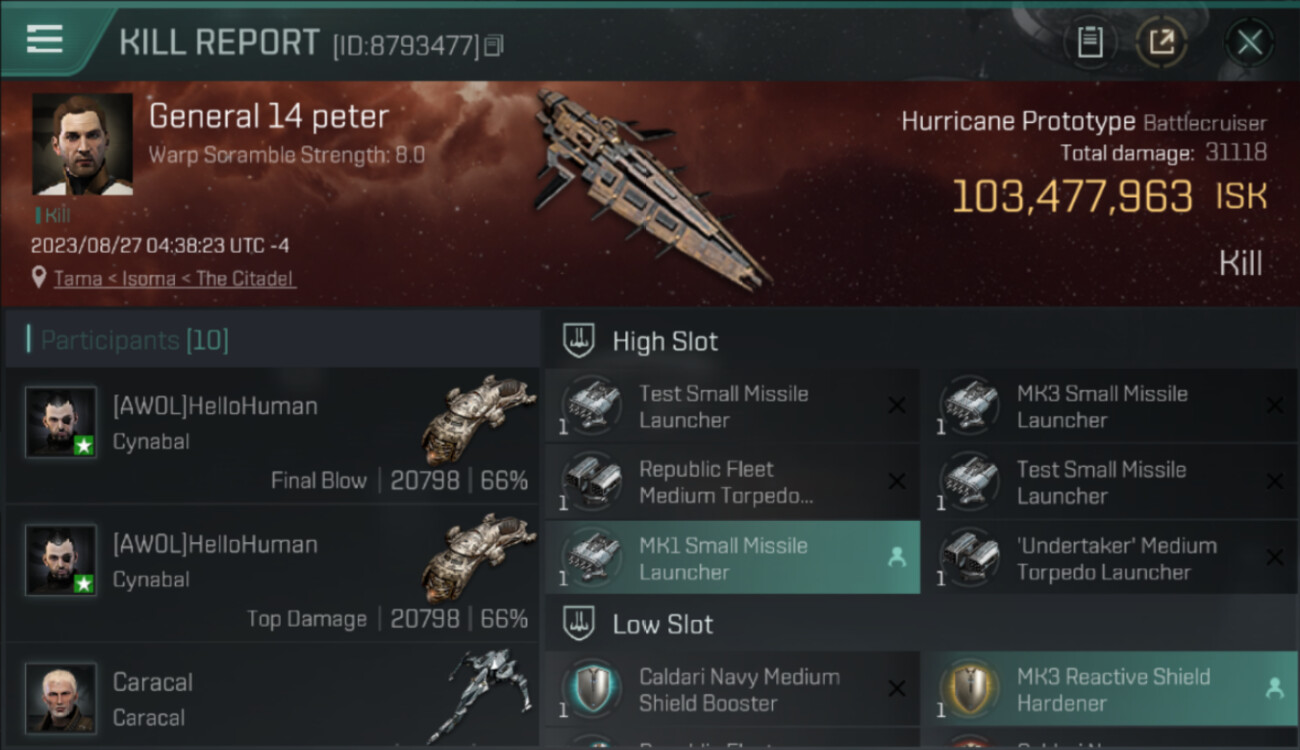Viewport: 1300px width, 750px height.
Task: Open the clipboard notes icon
Action: (1090, 42)
